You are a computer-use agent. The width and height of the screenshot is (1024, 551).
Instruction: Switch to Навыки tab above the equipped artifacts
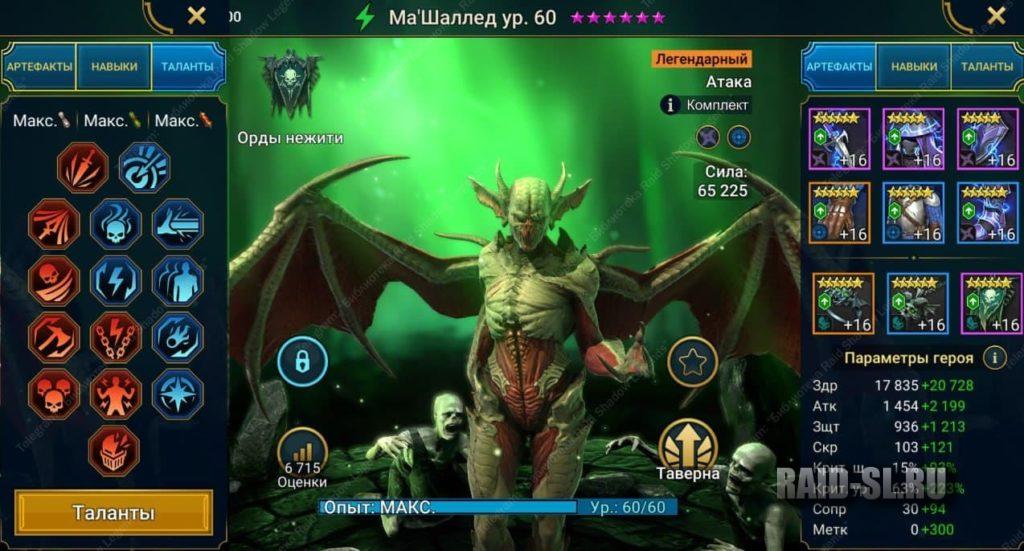coord(914,66)
